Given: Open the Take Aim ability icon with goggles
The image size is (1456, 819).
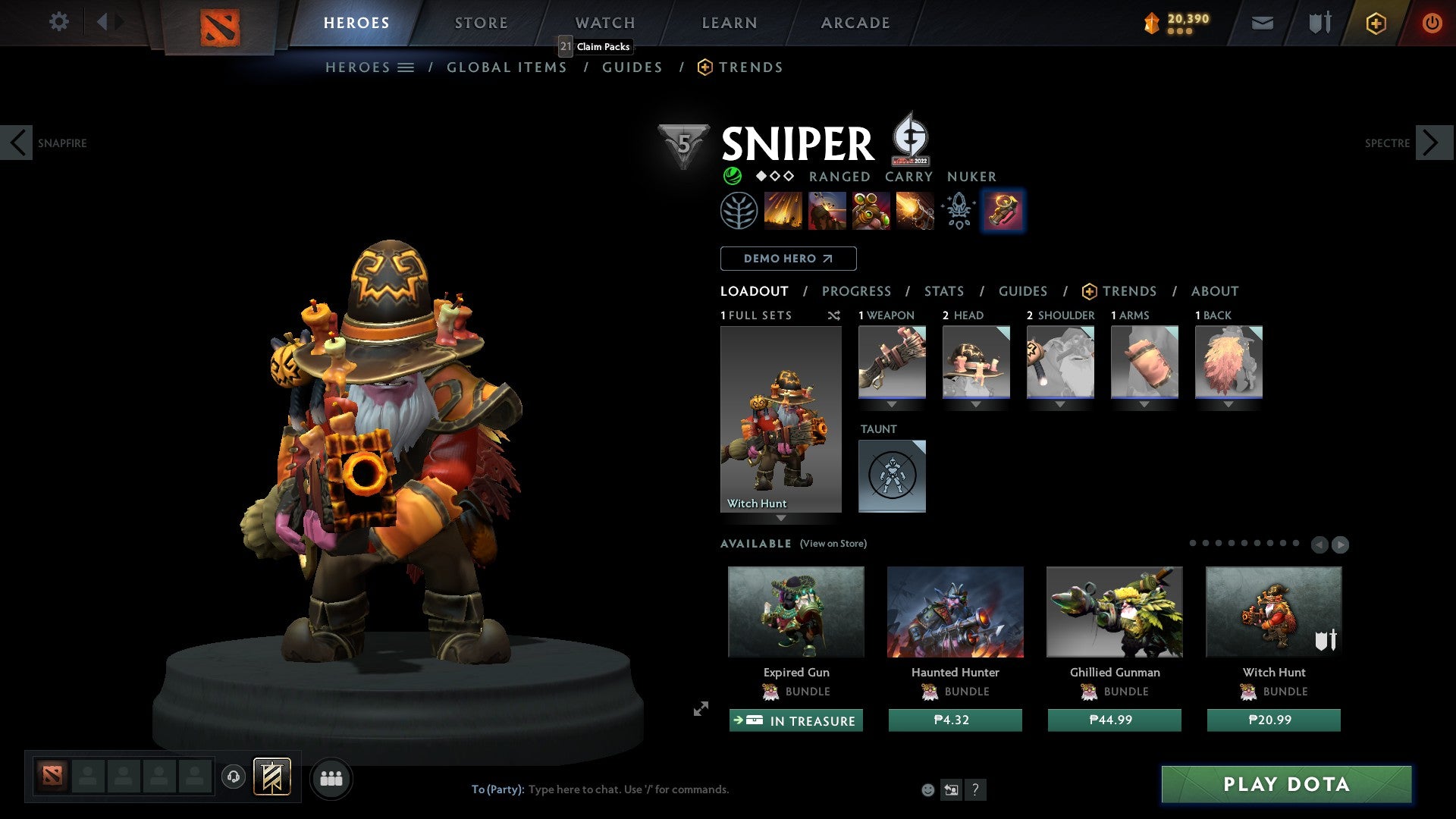Looking at the screenshot, I should (x=871, y=211).
